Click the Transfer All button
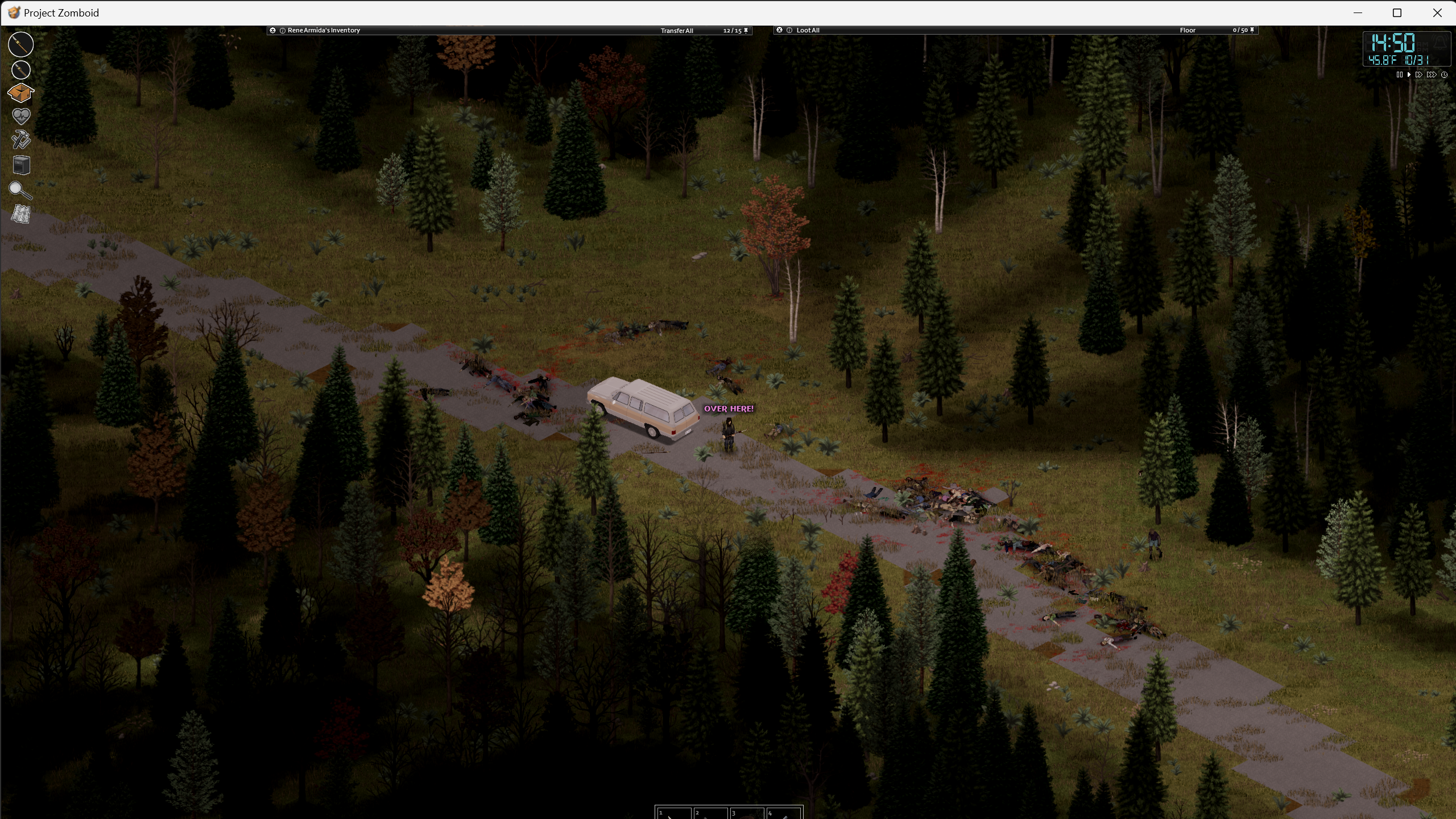The width and height of the screenshot is (1456, 819). click(676, 31)
